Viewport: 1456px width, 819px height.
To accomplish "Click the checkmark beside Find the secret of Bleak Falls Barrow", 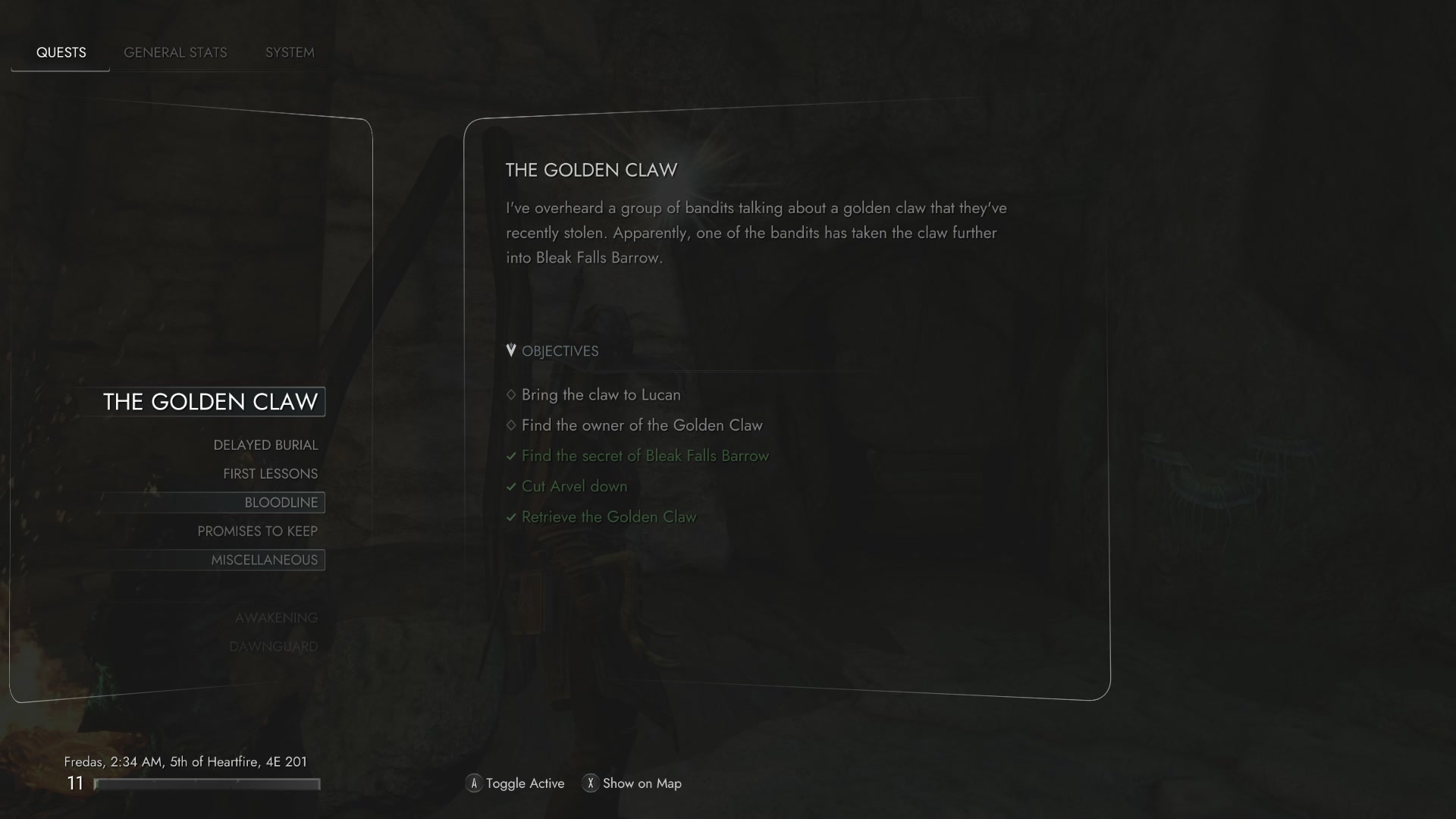I will [x=511, y=456].
